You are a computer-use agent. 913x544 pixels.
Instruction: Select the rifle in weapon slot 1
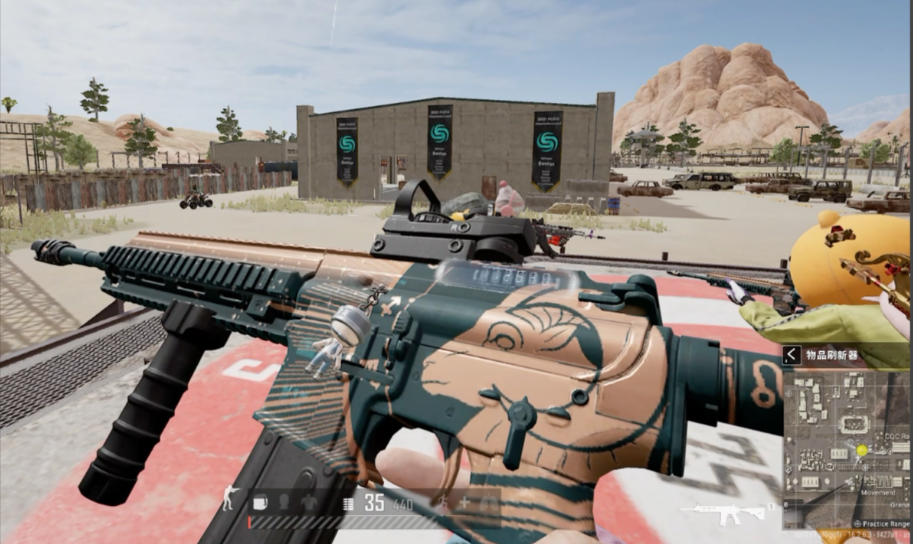point(723,514)
